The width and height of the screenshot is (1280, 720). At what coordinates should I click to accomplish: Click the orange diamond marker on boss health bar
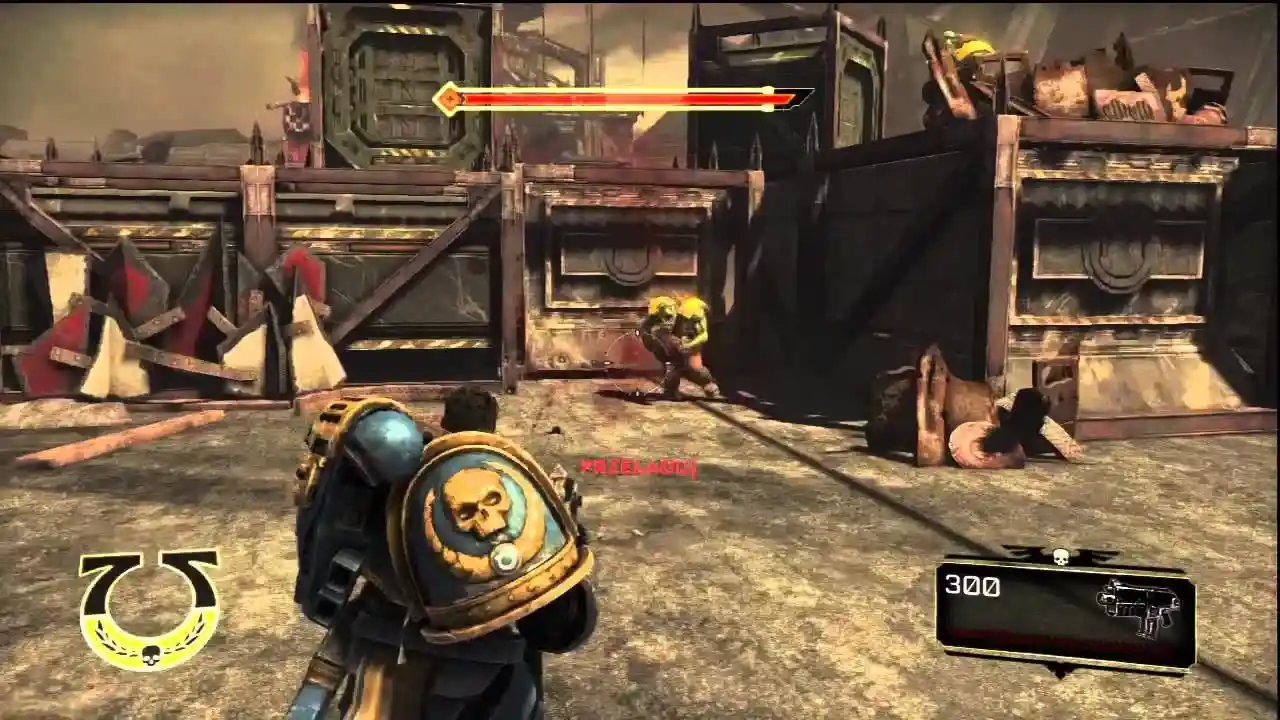click(450, 100)
